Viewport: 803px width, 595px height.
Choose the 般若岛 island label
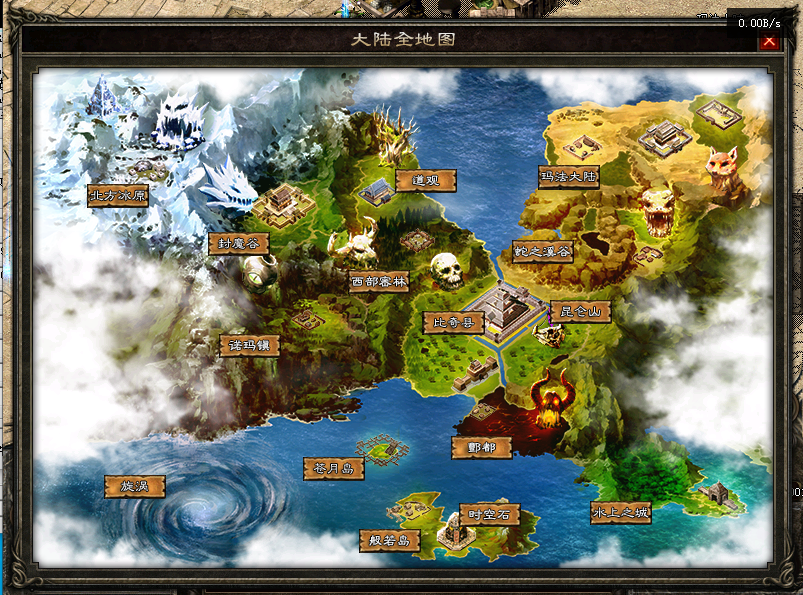(x=390, y=541)
